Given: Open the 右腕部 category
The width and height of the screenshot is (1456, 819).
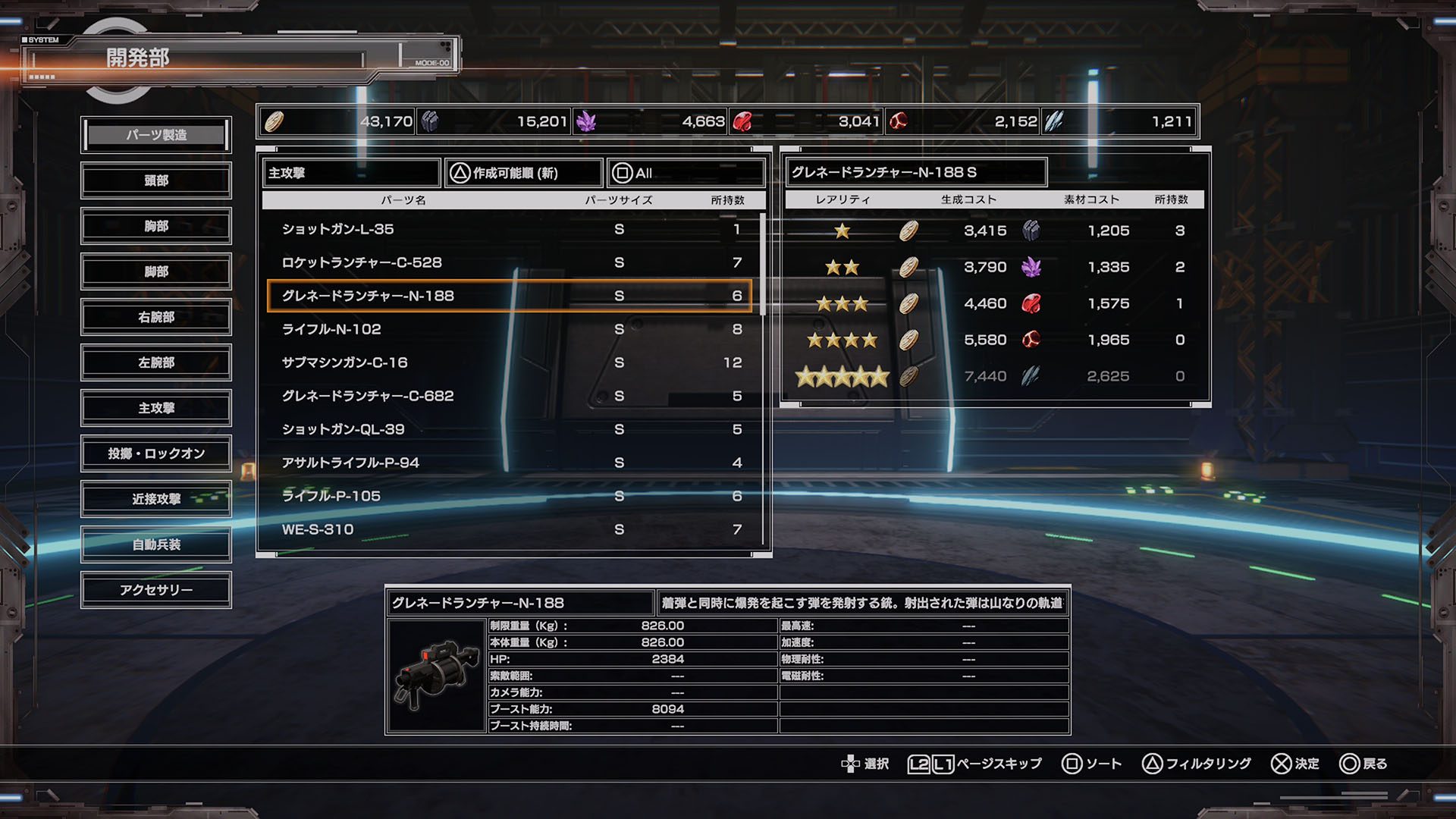Looking at the screenshot, I should pyautogui.click(x=156, y=317).
